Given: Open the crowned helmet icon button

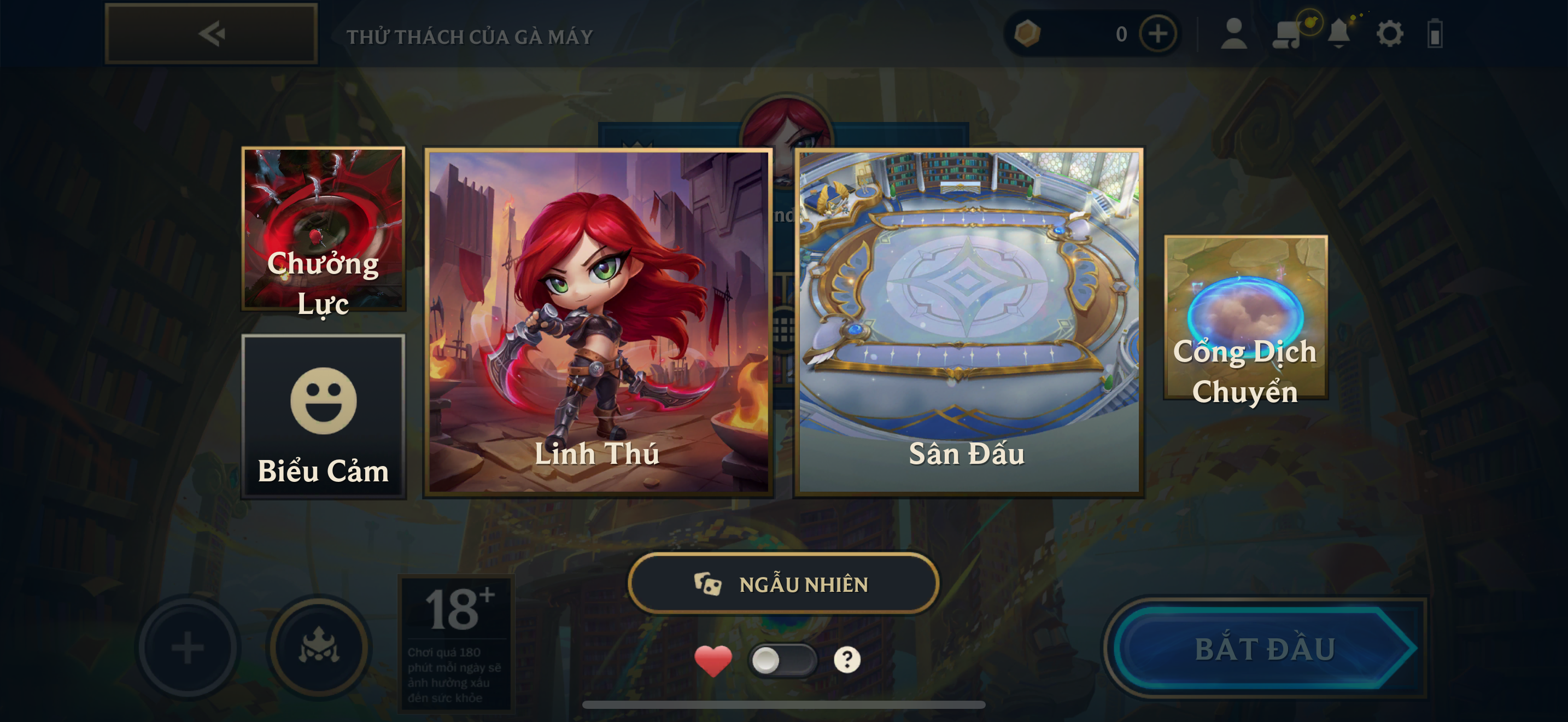Looking at the screenshot, I should pyautogui.click(x=319, y=647).
